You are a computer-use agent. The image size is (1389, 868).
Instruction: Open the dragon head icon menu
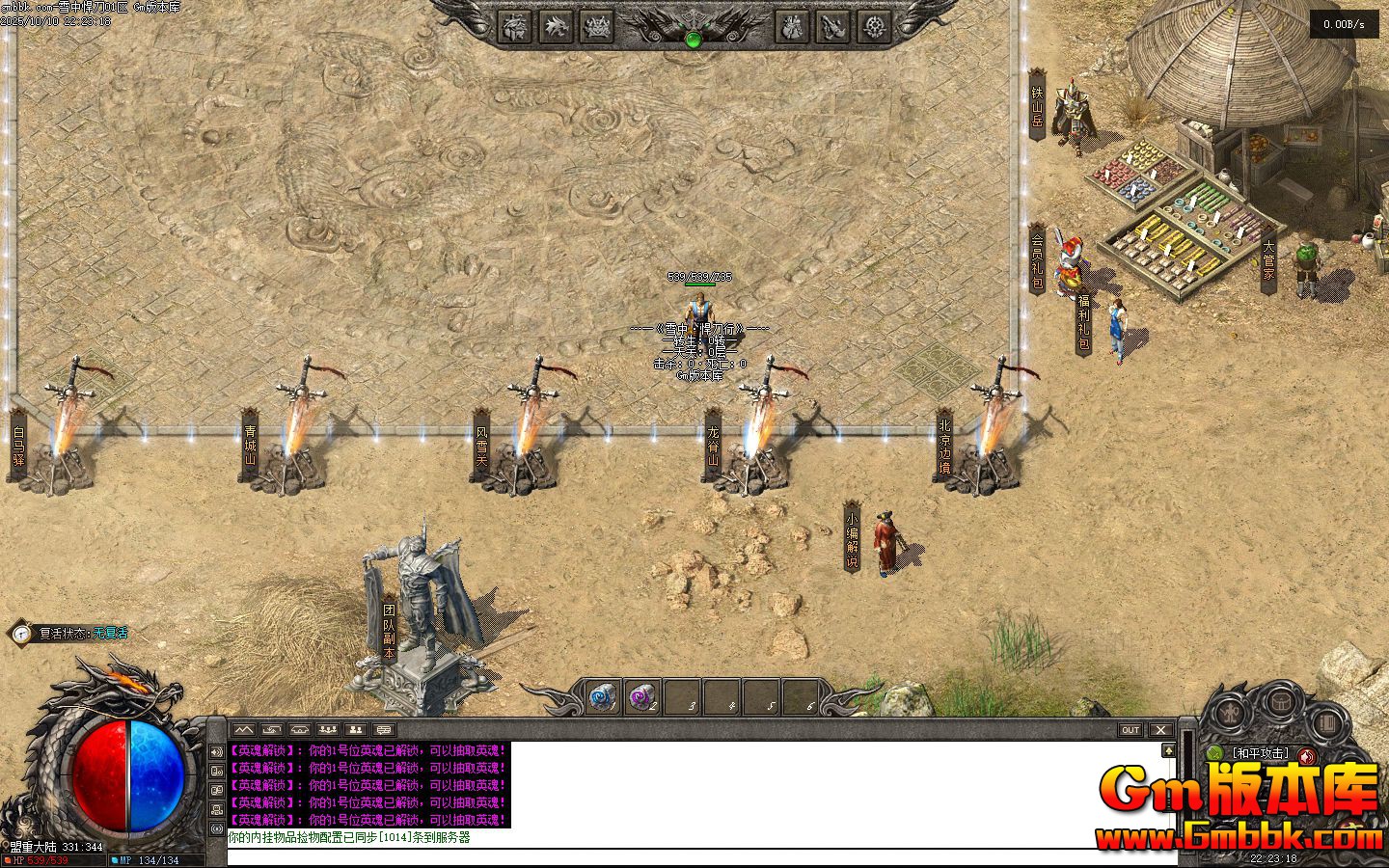(x=557, y=27)
